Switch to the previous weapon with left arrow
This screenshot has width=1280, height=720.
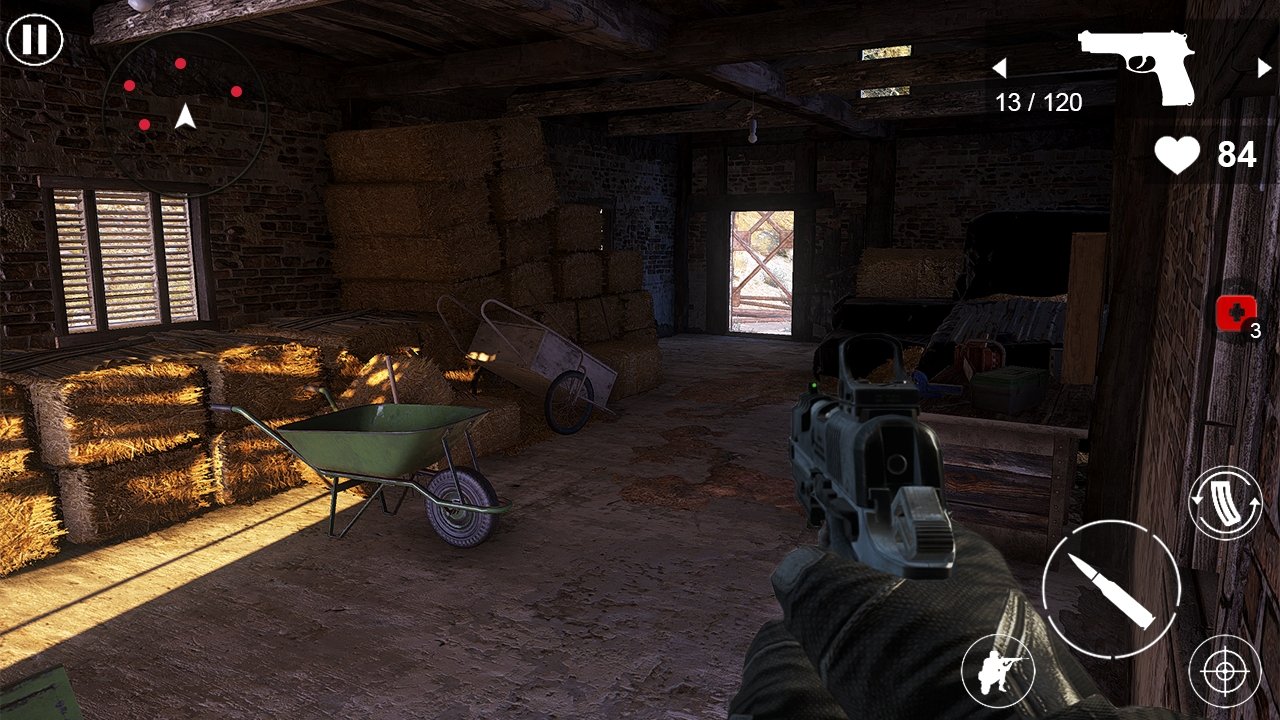coord(998,68)
